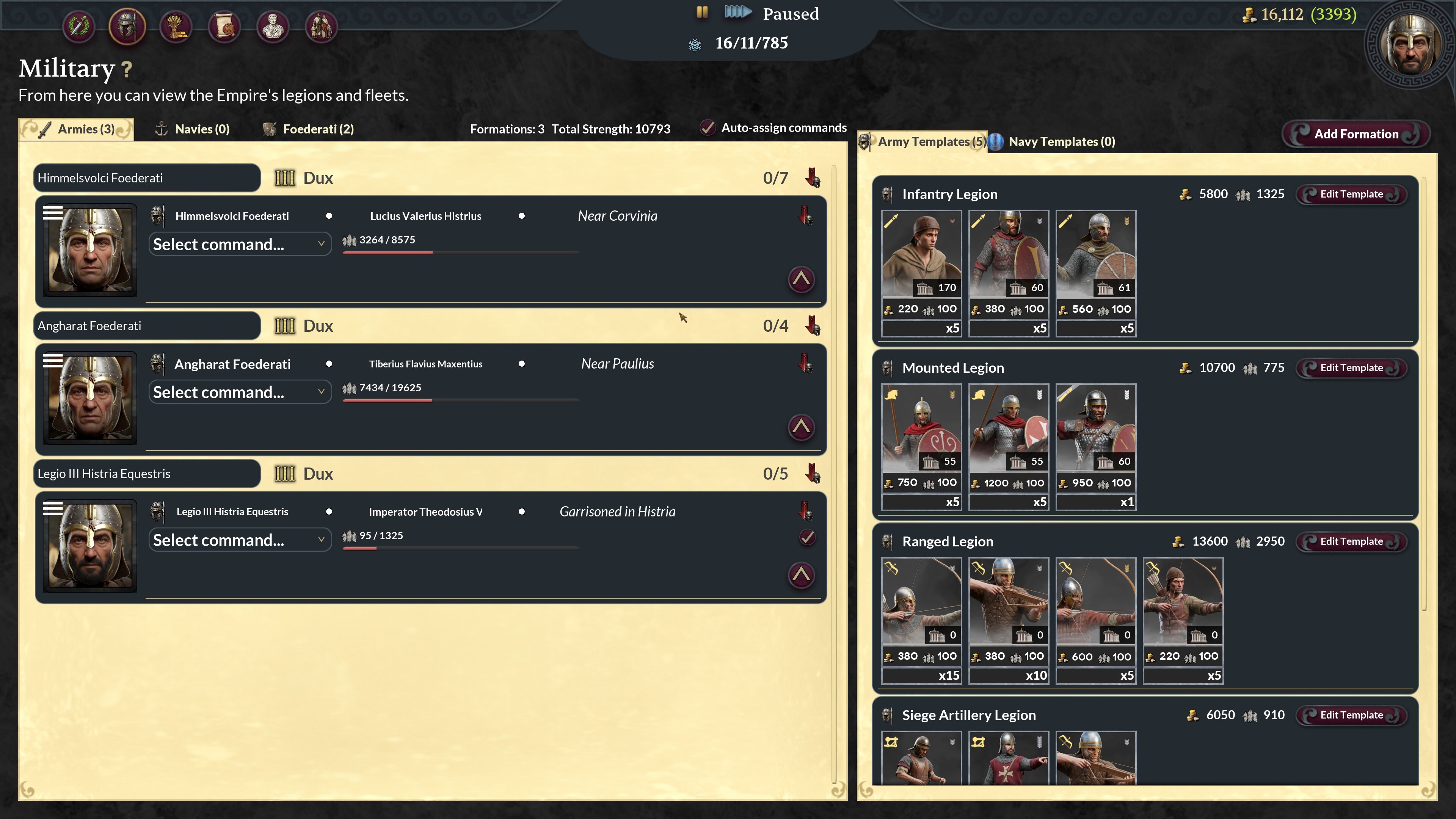Open the Military help question mark
Image resolution: width=1456 pixels, height=819 pixels.
point(127,69)
